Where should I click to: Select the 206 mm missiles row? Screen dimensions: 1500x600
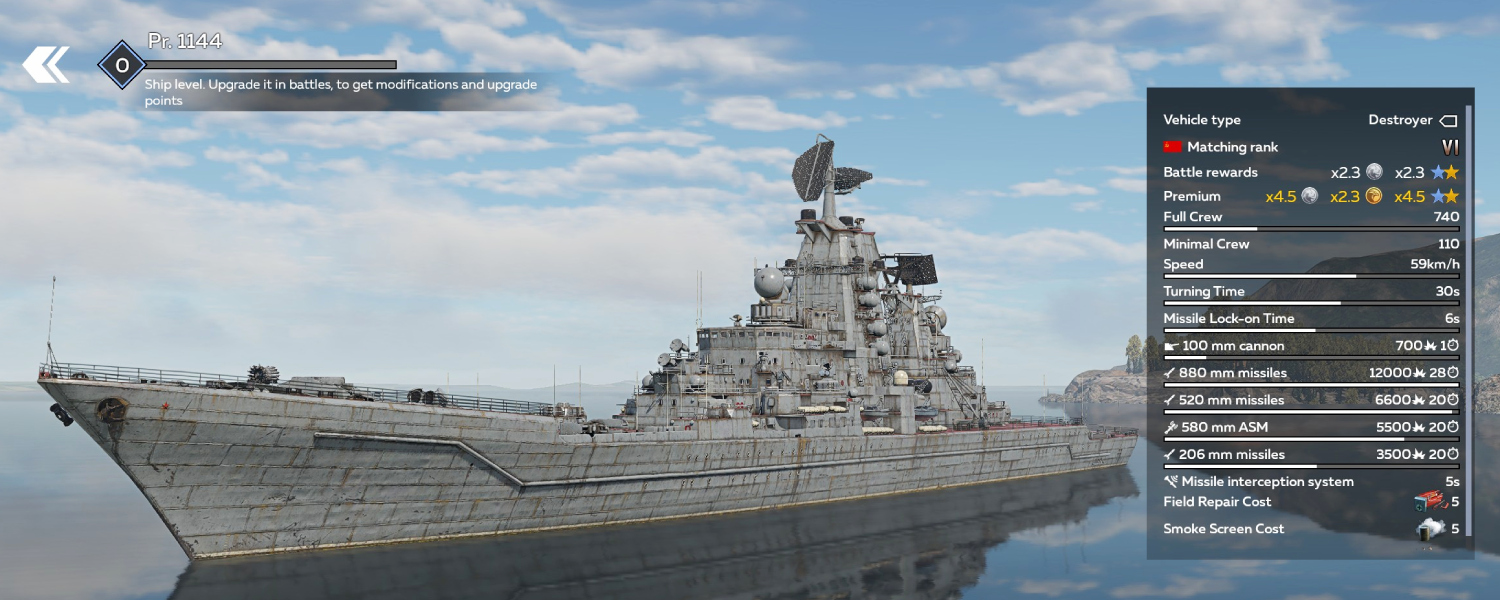point(1310,455)
